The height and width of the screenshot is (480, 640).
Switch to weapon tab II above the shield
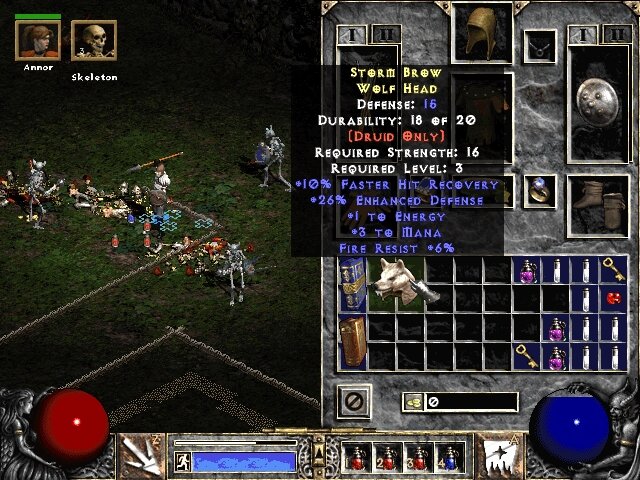tap(615, 37)
